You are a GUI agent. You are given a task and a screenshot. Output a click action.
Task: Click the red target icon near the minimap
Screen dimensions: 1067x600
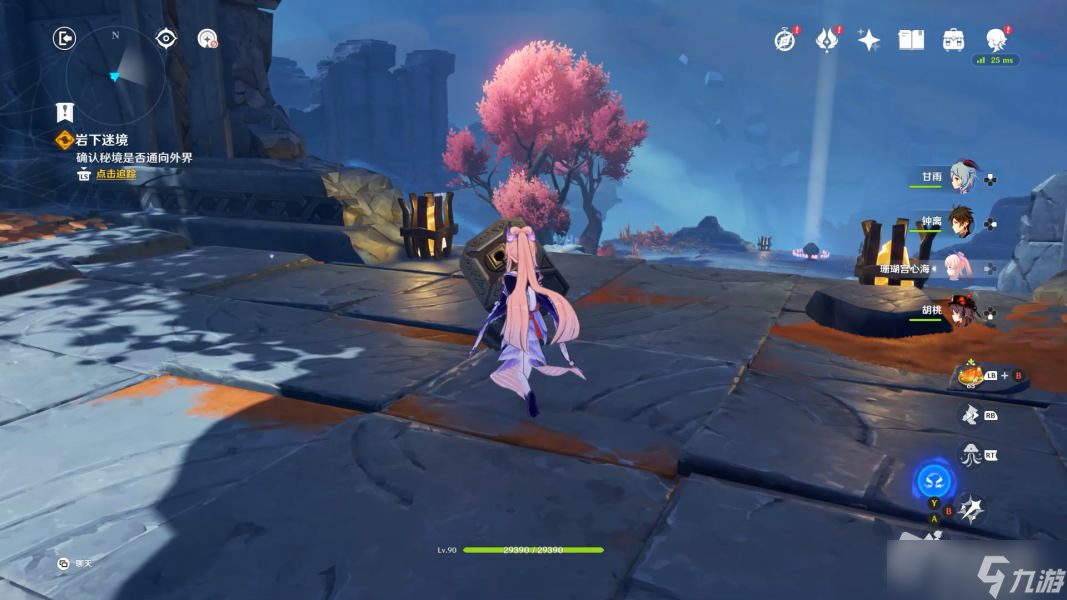click(x=207, y=39)
